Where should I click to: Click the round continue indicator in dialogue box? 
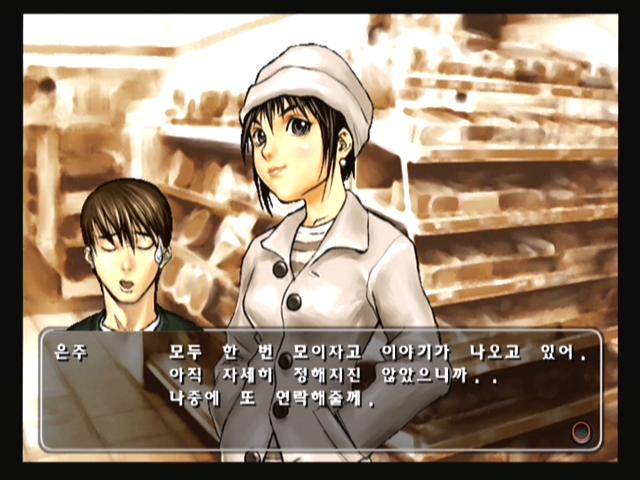click(580, 432)
